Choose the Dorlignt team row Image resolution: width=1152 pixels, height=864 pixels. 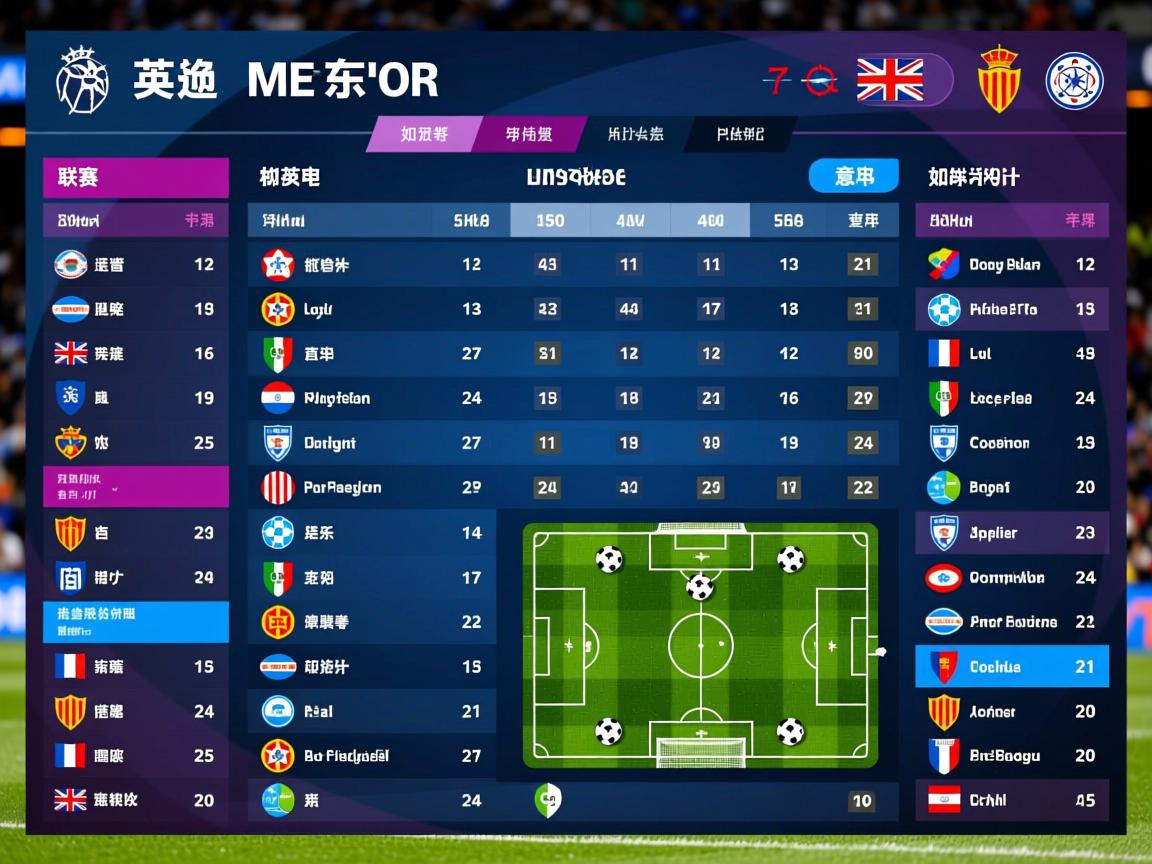[x=572, y=443]
